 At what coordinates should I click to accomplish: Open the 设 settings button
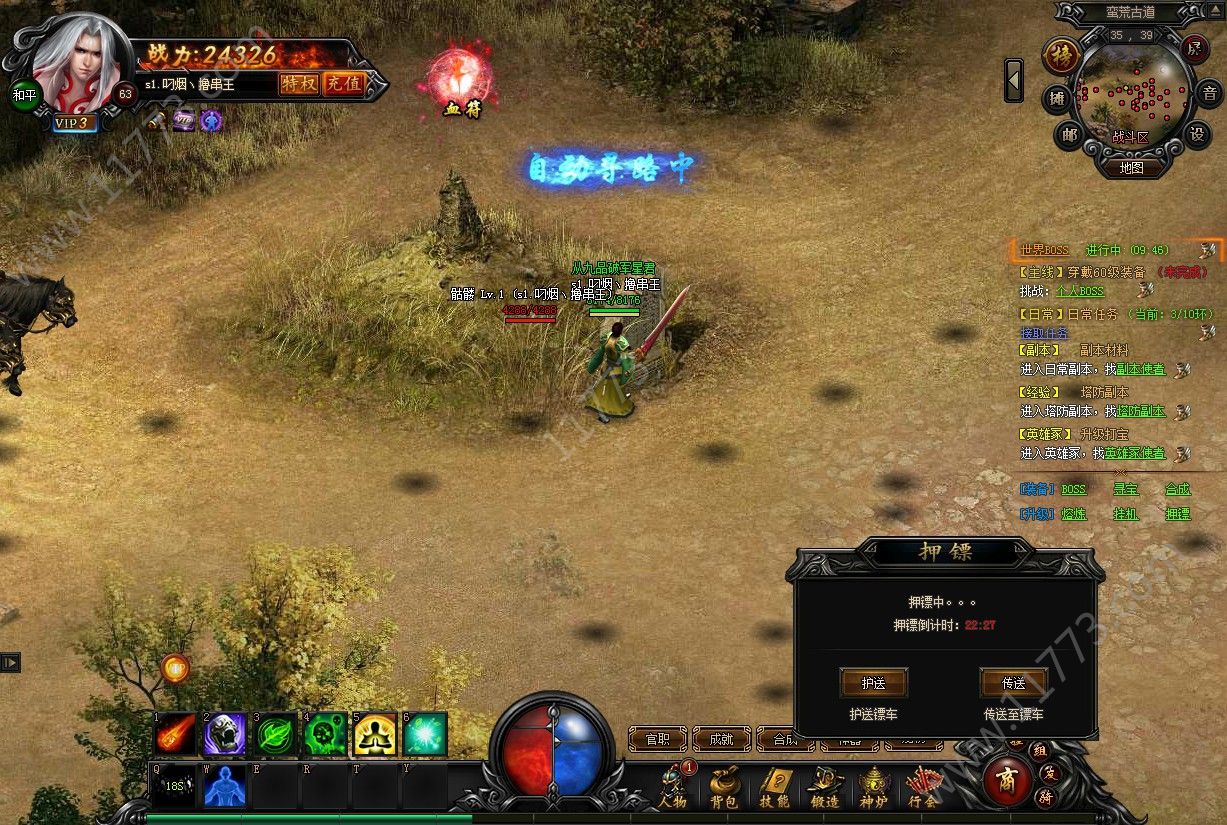[1196, 134]
